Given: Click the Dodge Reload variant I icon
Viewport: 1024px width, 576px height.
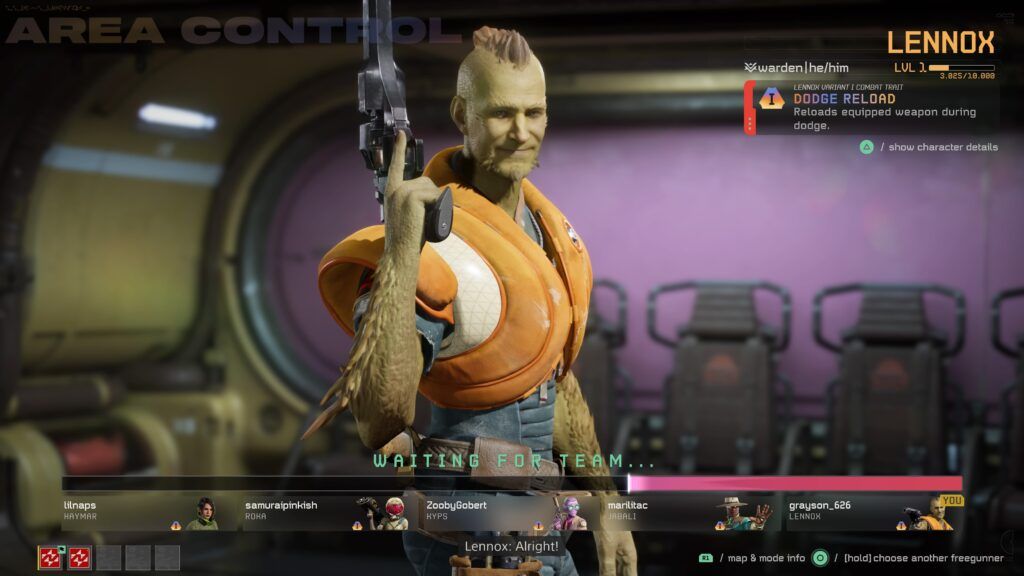Looking at the screenshot, I should click(772, 99).
